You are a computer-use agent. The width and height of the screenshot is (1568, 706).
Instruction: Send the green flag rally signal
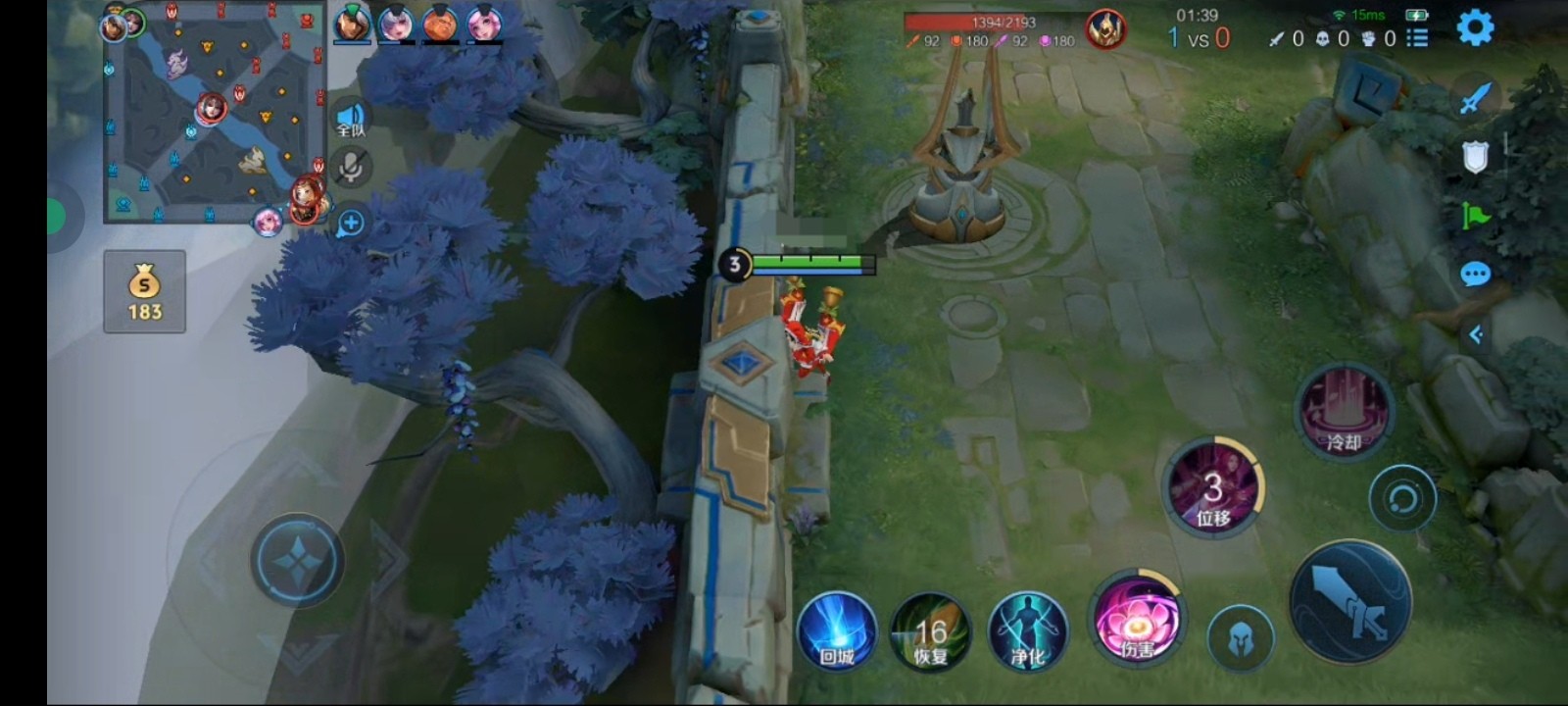click(x=1475, y=216)
